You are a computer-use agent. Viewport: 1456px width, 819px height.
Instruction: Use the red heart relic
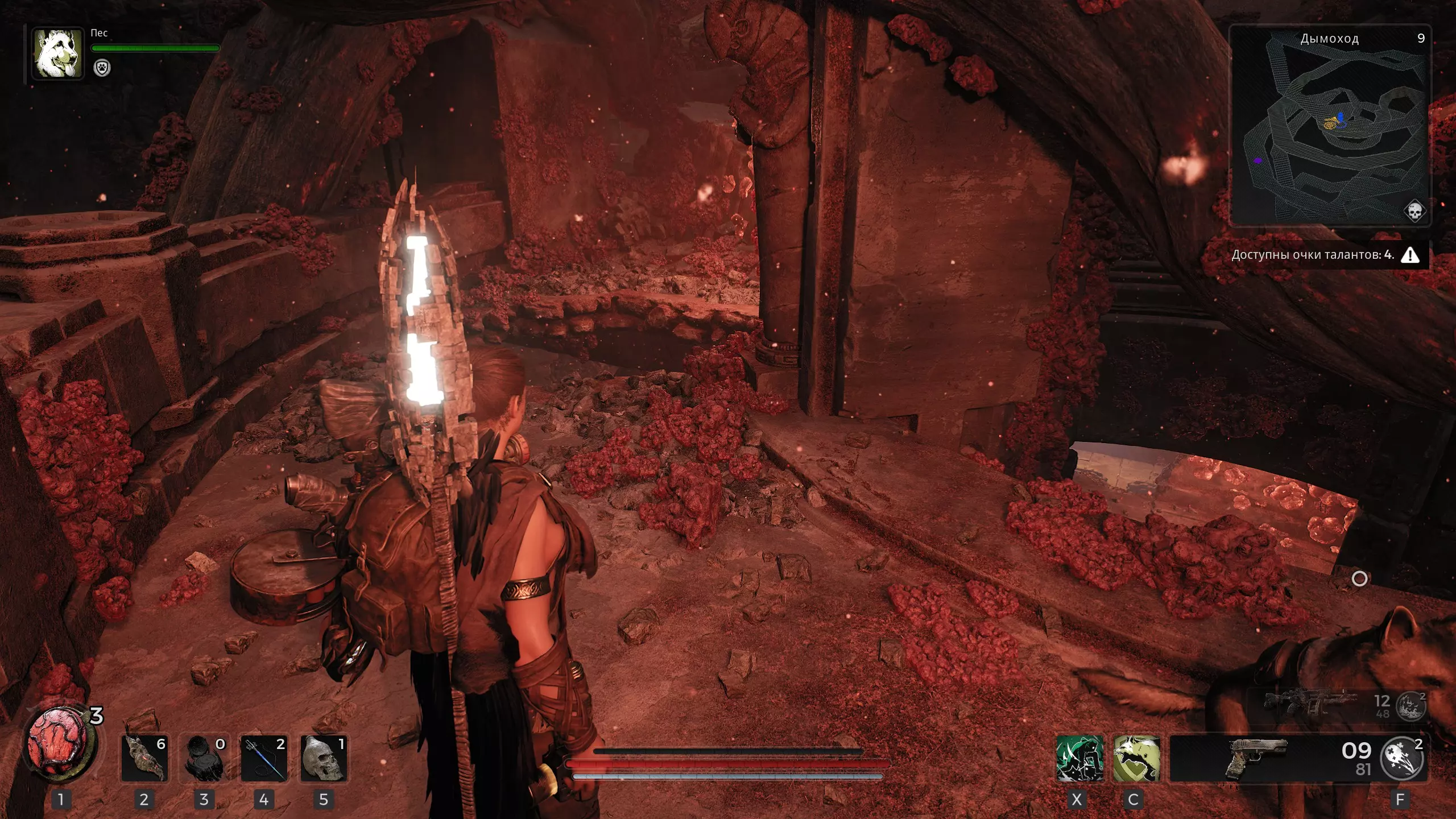[58, 744]
